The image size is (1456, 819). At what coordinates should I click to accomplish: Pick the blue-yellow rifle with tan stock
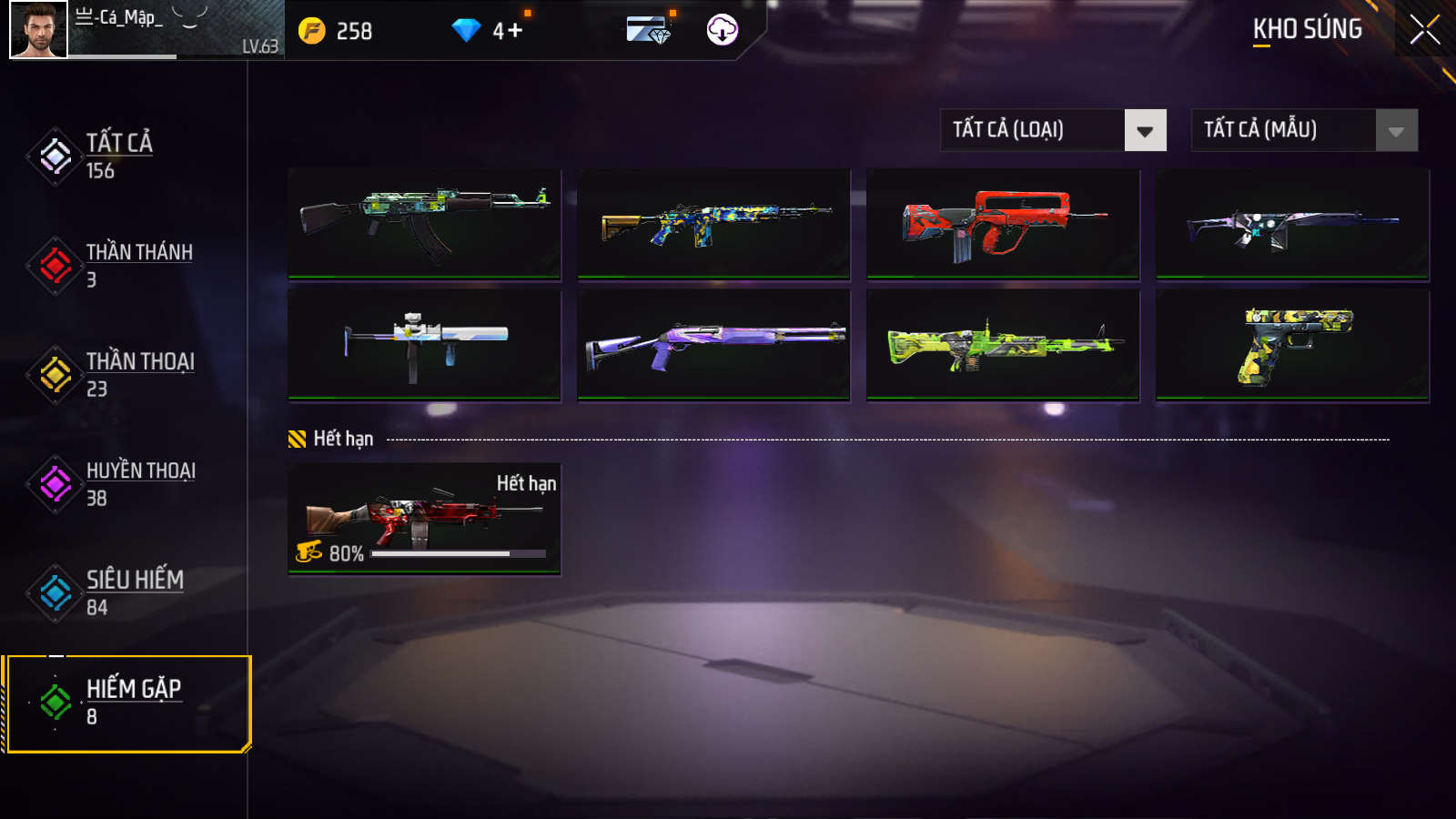(x=713, y=224)
